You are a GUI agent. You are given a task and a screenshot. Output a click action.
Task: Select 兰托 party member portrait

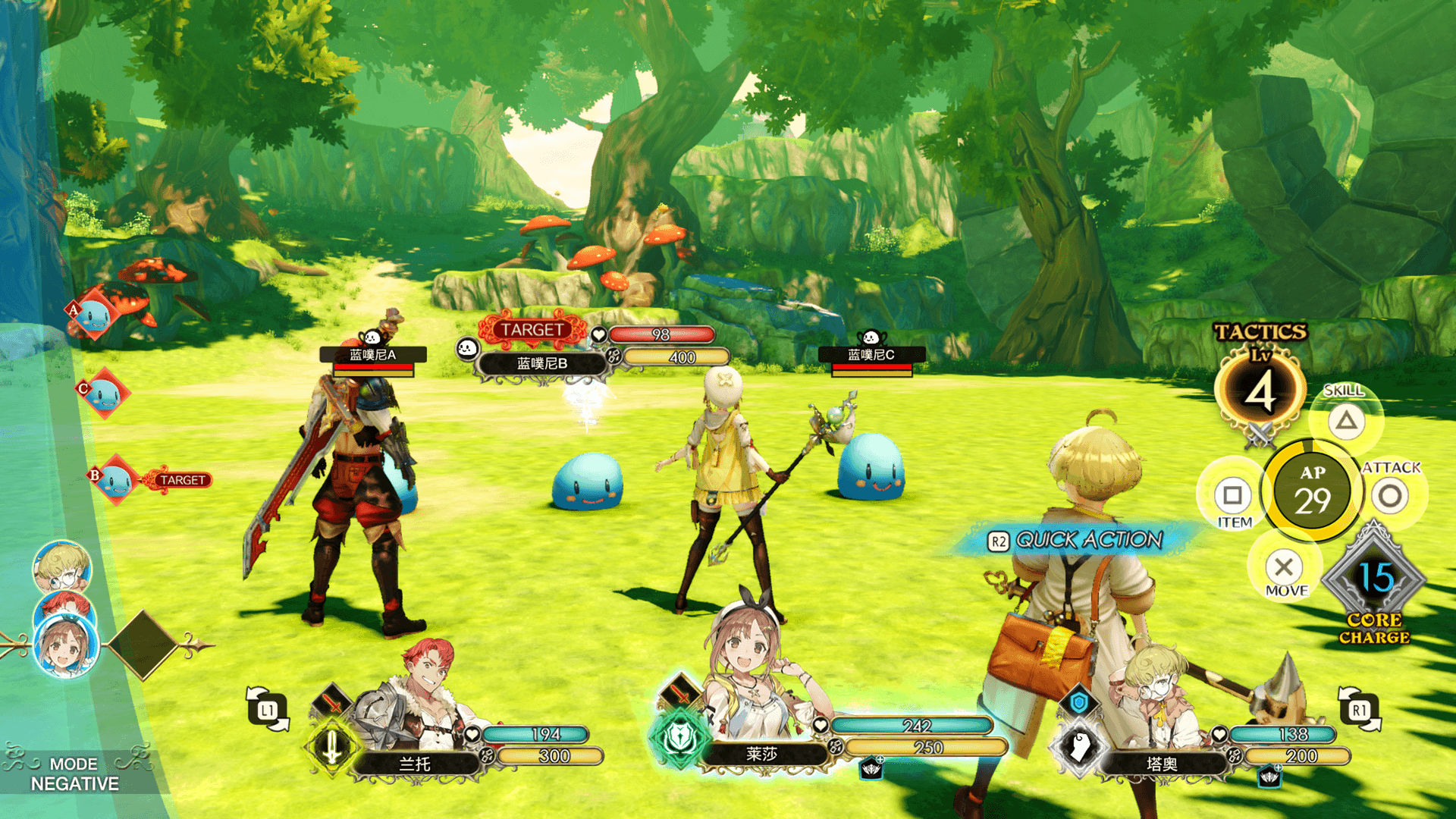point(417,701)
